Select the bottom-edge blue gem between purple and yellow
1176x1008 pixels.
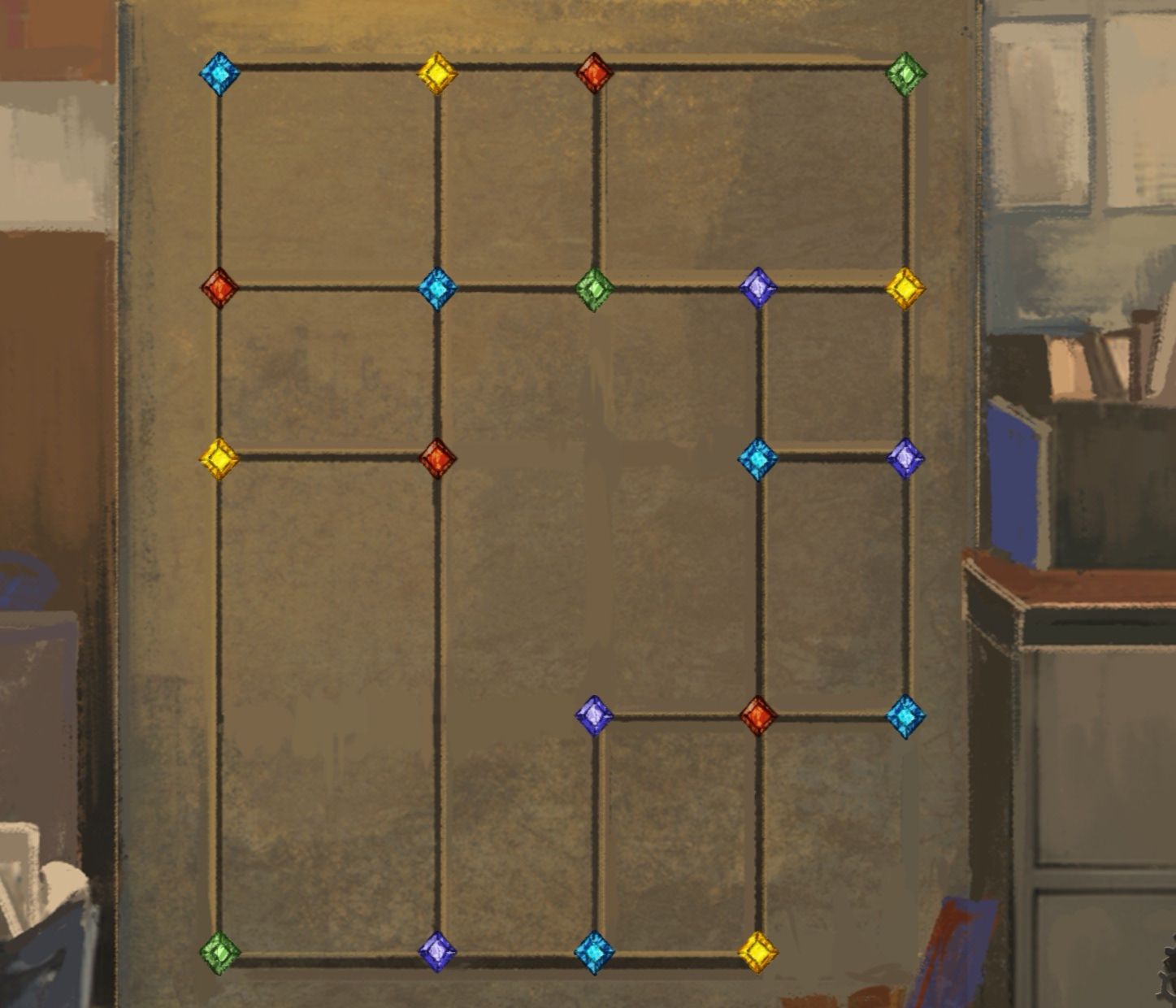[x=594, y=952]
